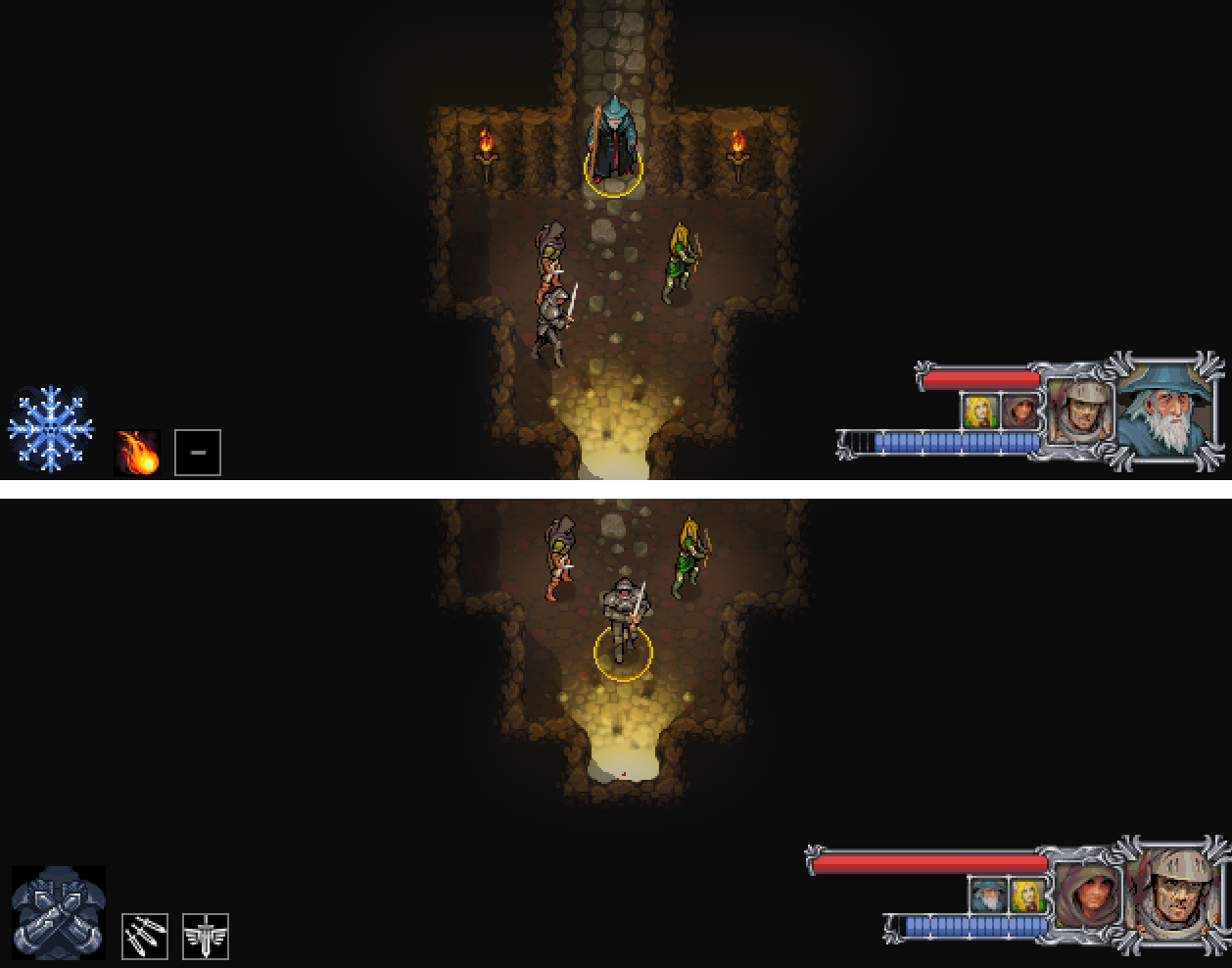
Task: Trigger the winged sword ability
Action: click(206, 937)
